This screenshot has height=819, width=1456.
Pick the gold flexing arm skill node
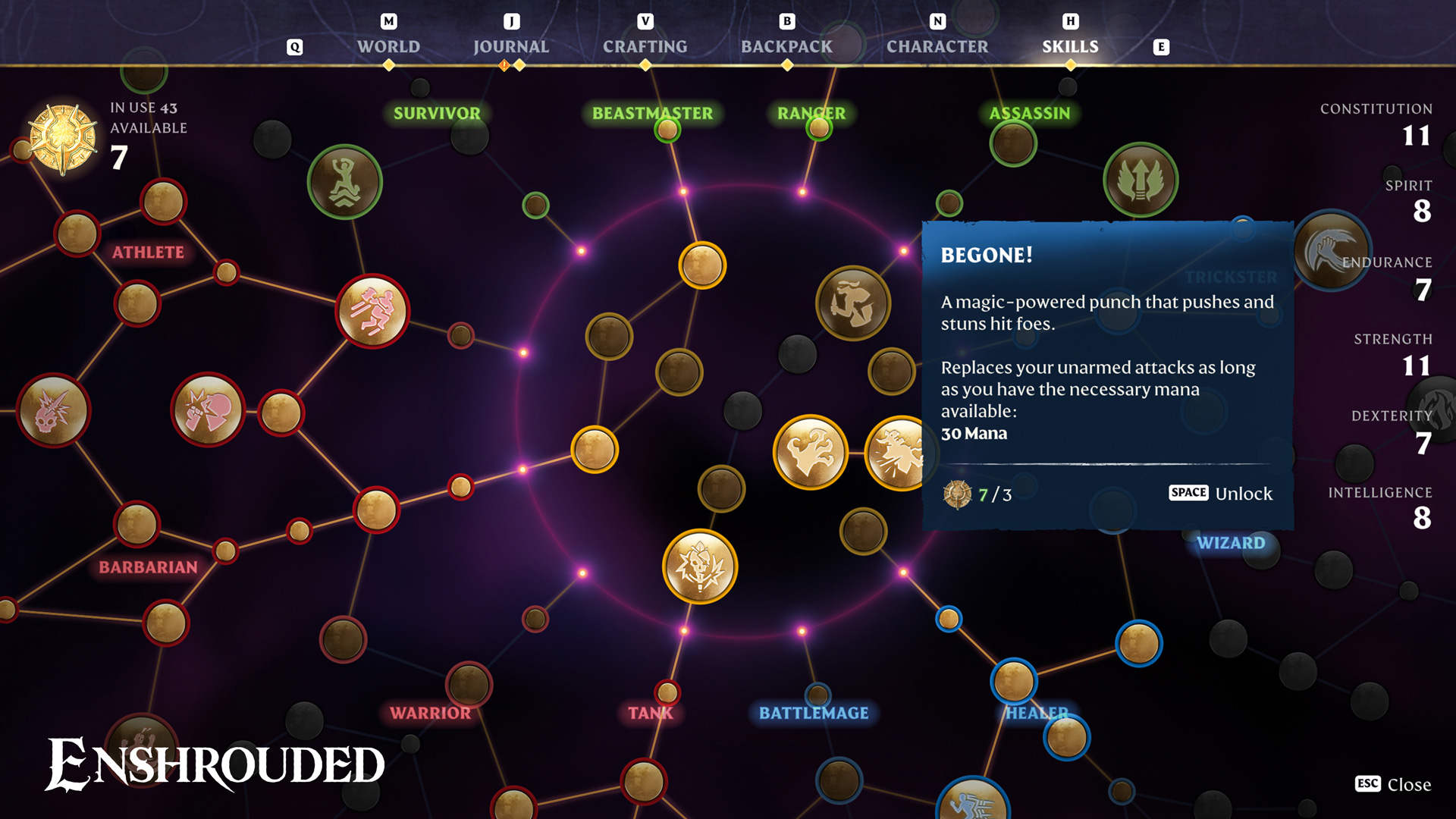point(810,452)
